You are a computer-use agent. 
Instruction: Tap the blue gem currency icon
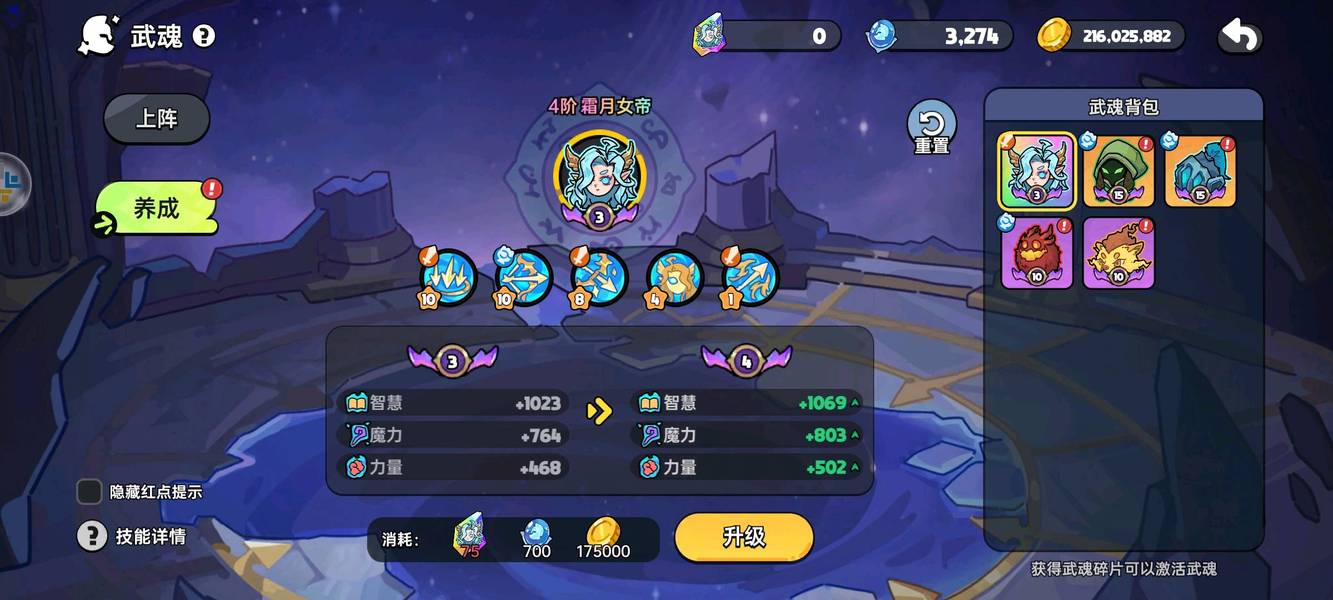[x=881, y=36]
